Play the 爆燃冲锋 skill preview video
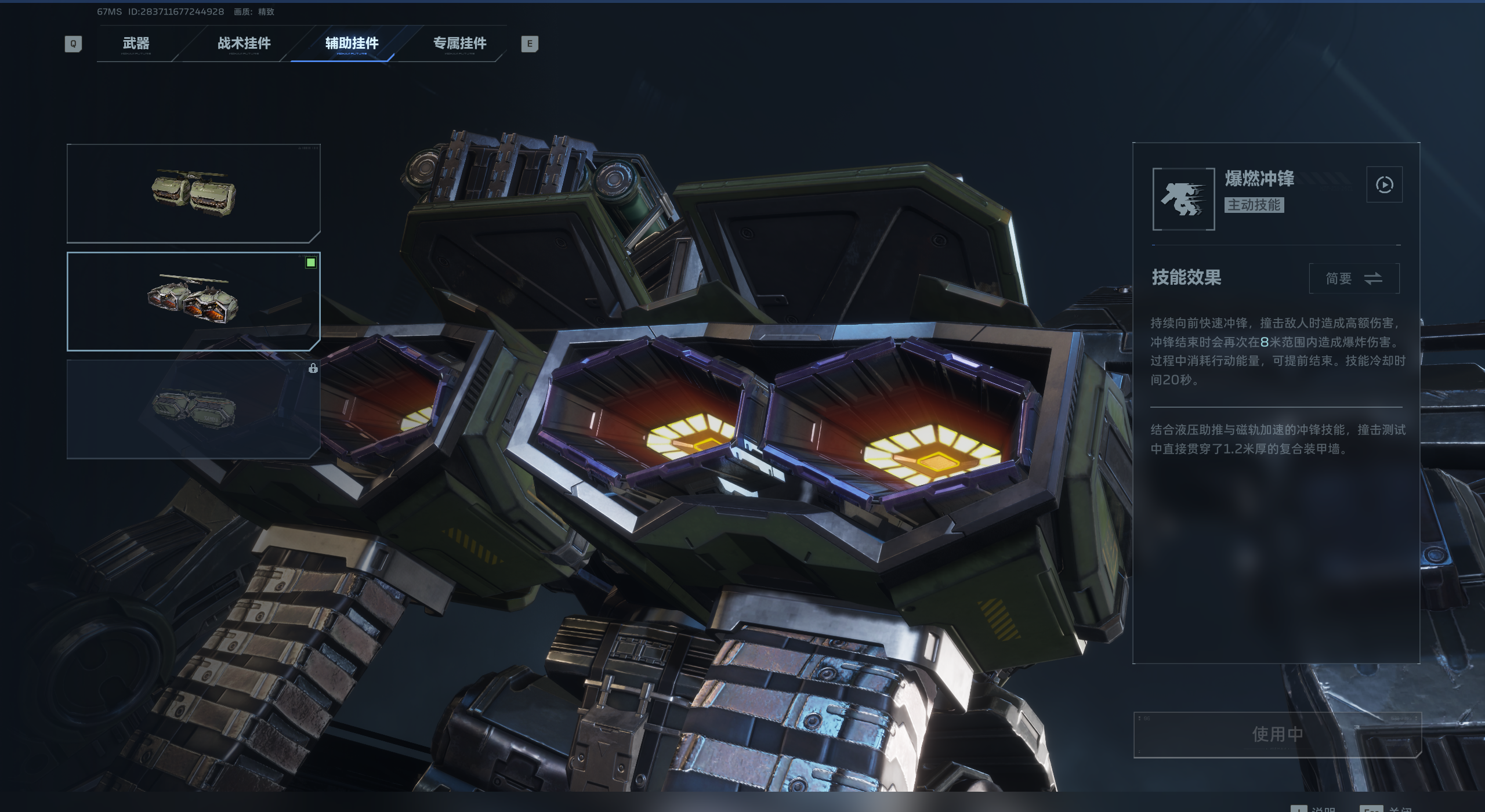Viewport: 1485px width, 812px height. coord(1384,185)
